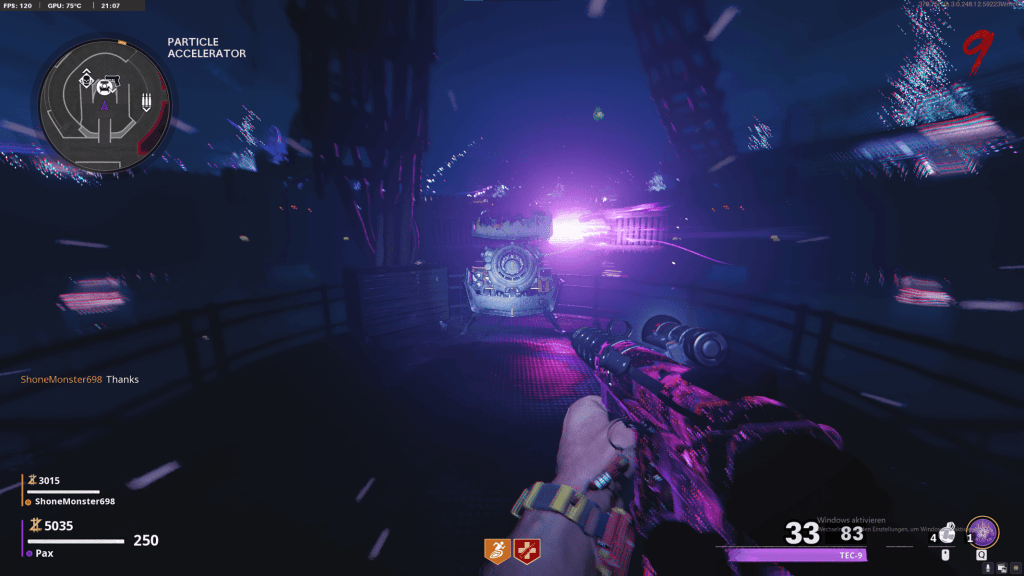
Task: Toggle the microphone icon in corner tray
Action: click(988, 568)
